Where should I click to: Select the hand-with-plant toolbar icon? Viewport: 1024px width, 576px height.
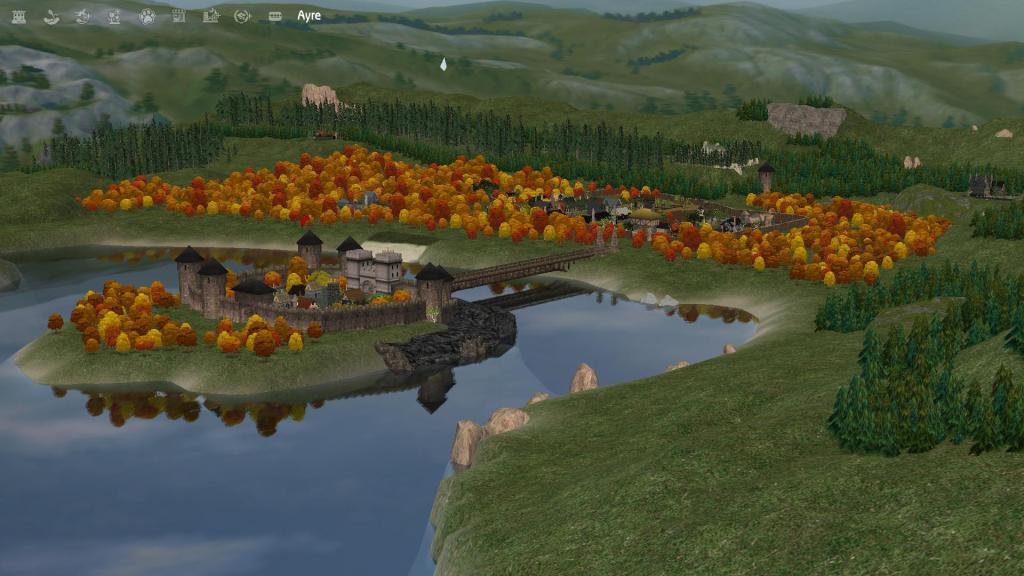point(50,16)
